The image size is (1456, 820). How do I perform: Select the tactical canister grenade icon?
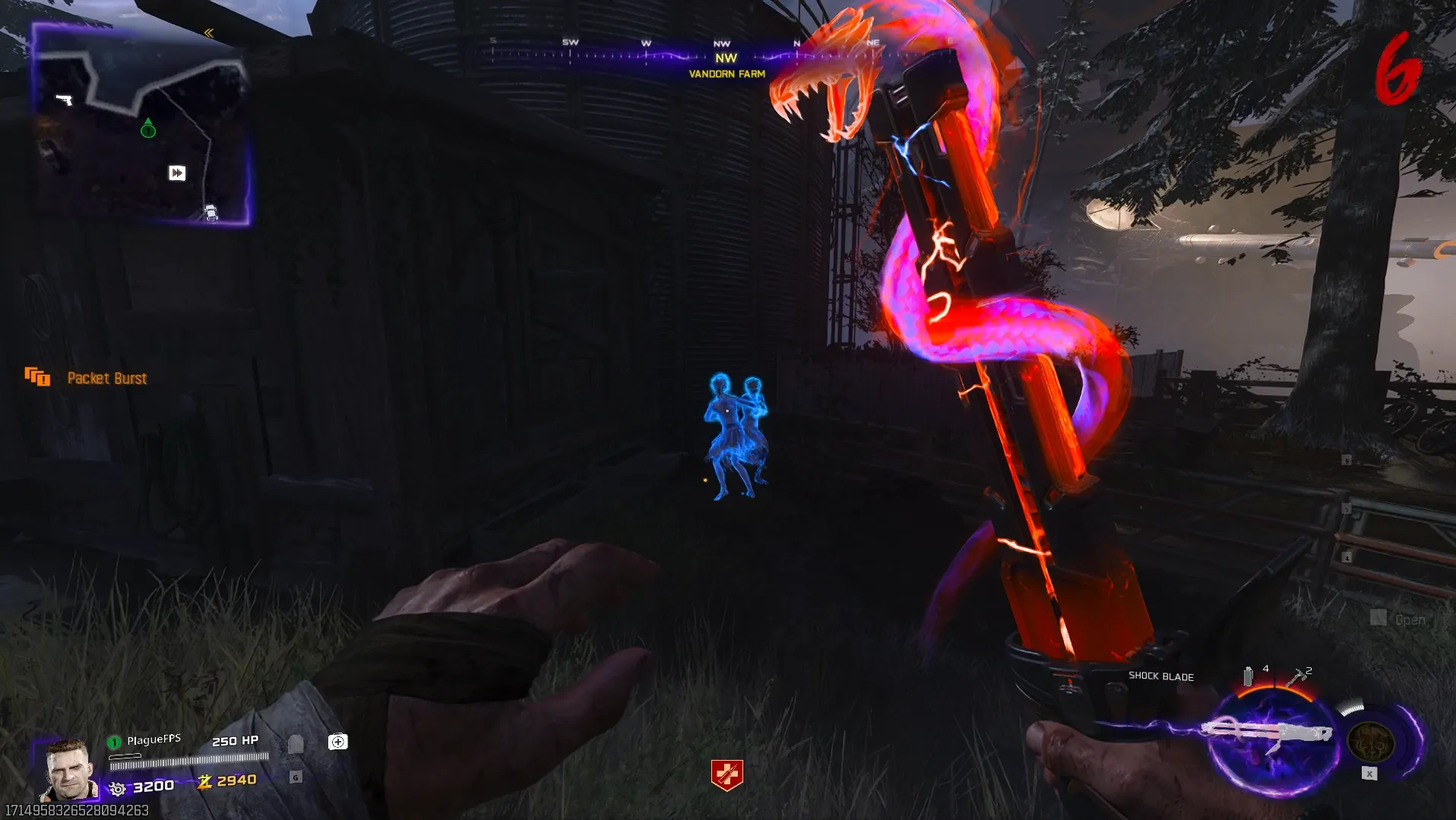coord(1248,676)
